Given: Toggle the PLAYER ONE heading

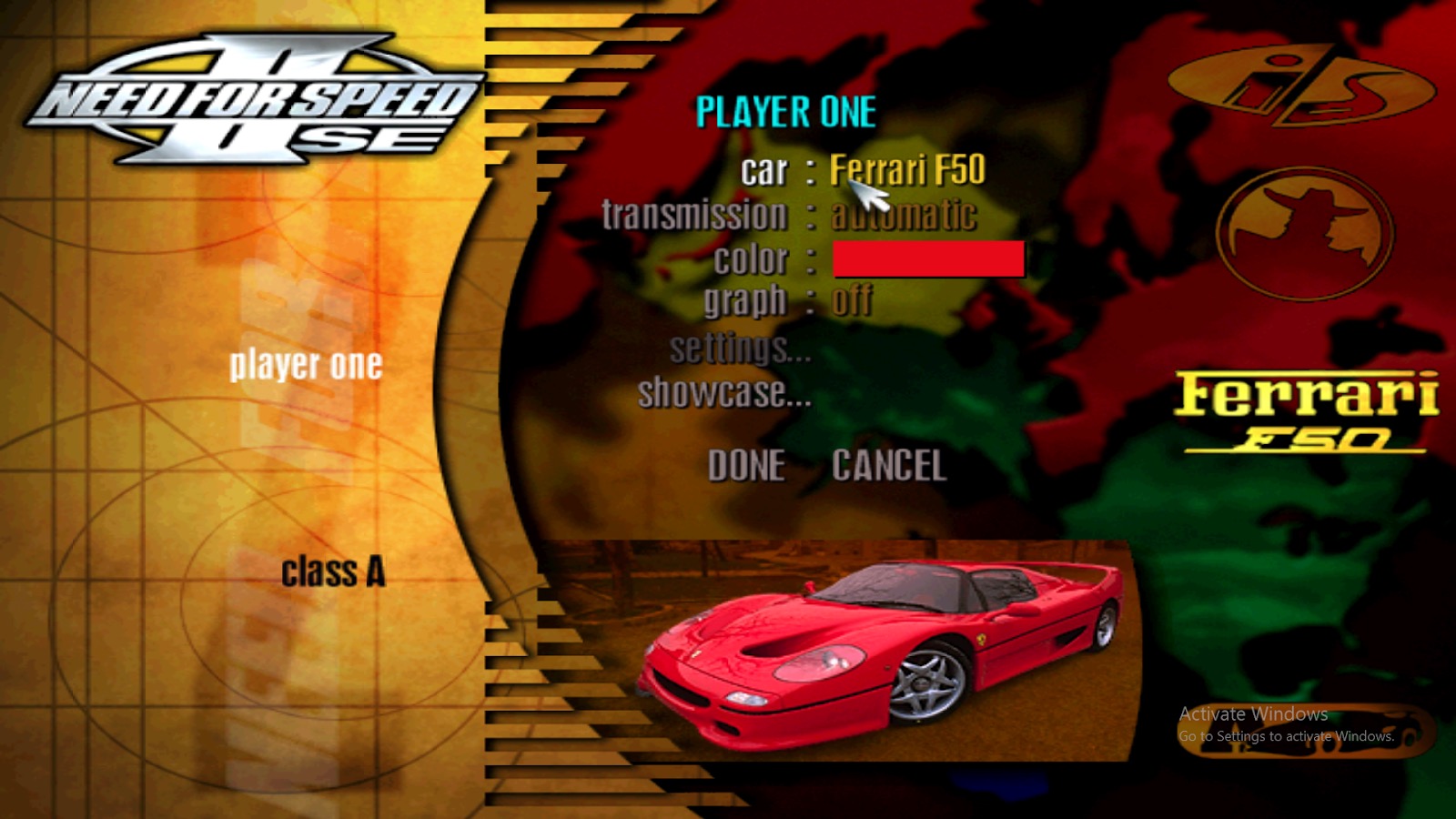Looking at the screenshot, I should [784, 111].
